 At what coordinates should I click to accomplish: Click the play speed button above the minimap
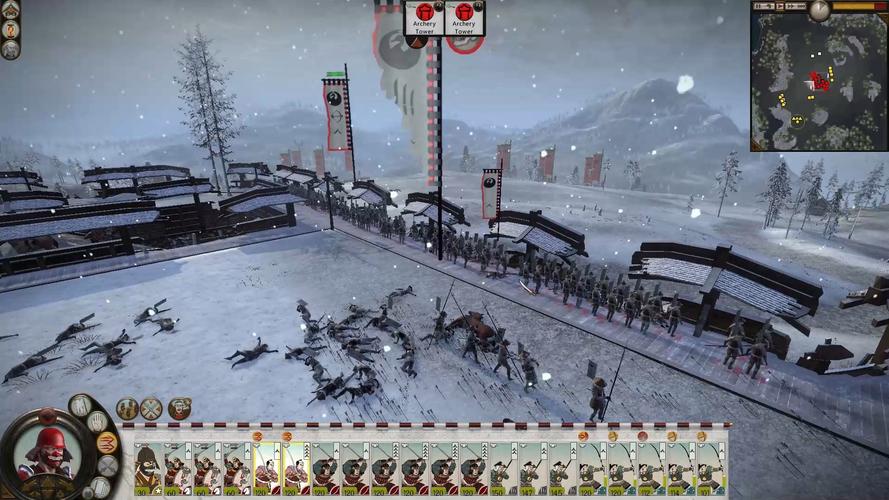(x=780, y=6)
